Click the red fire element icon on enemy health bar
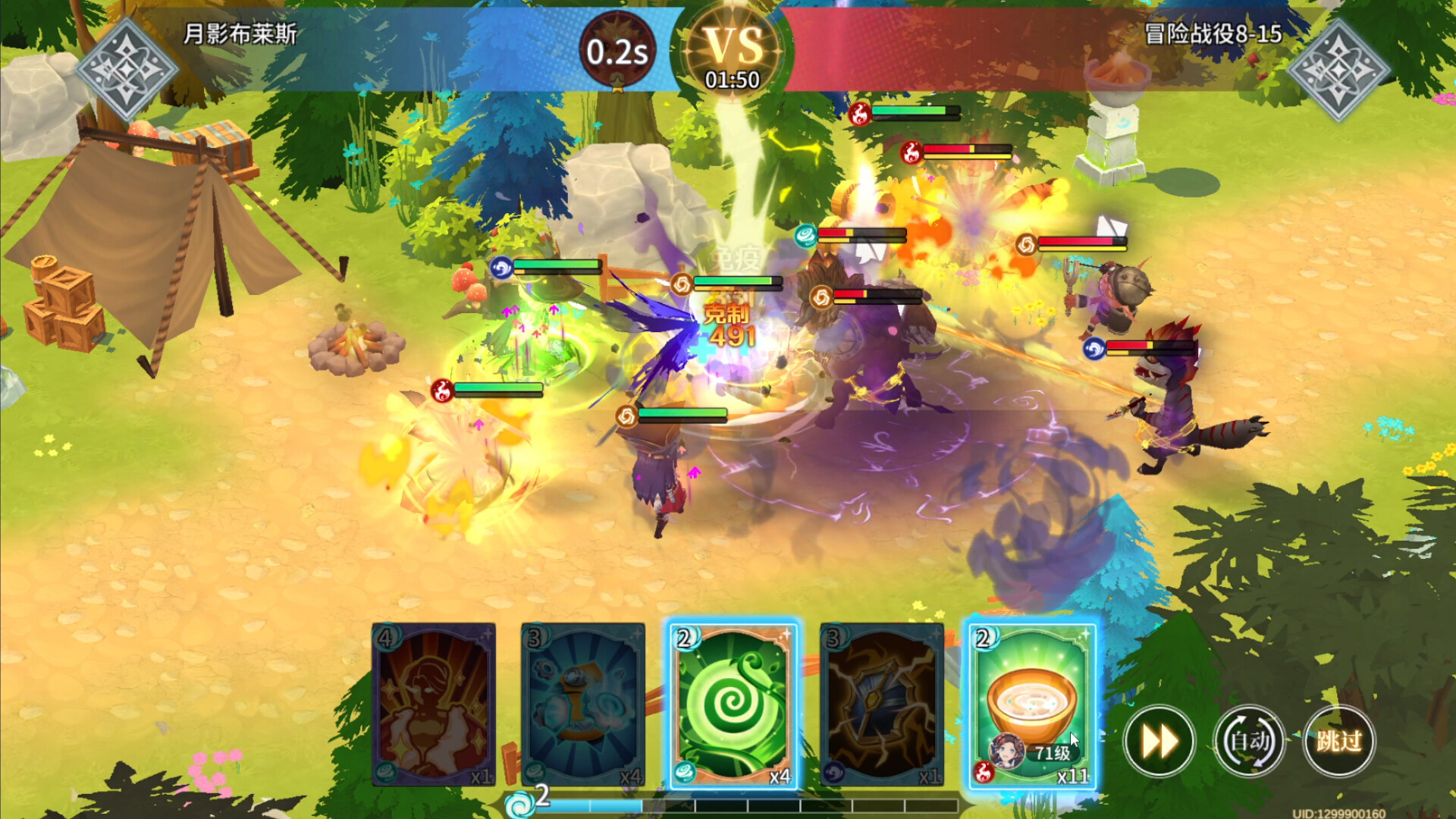1456x819 pixels. (x=909, y=150)
